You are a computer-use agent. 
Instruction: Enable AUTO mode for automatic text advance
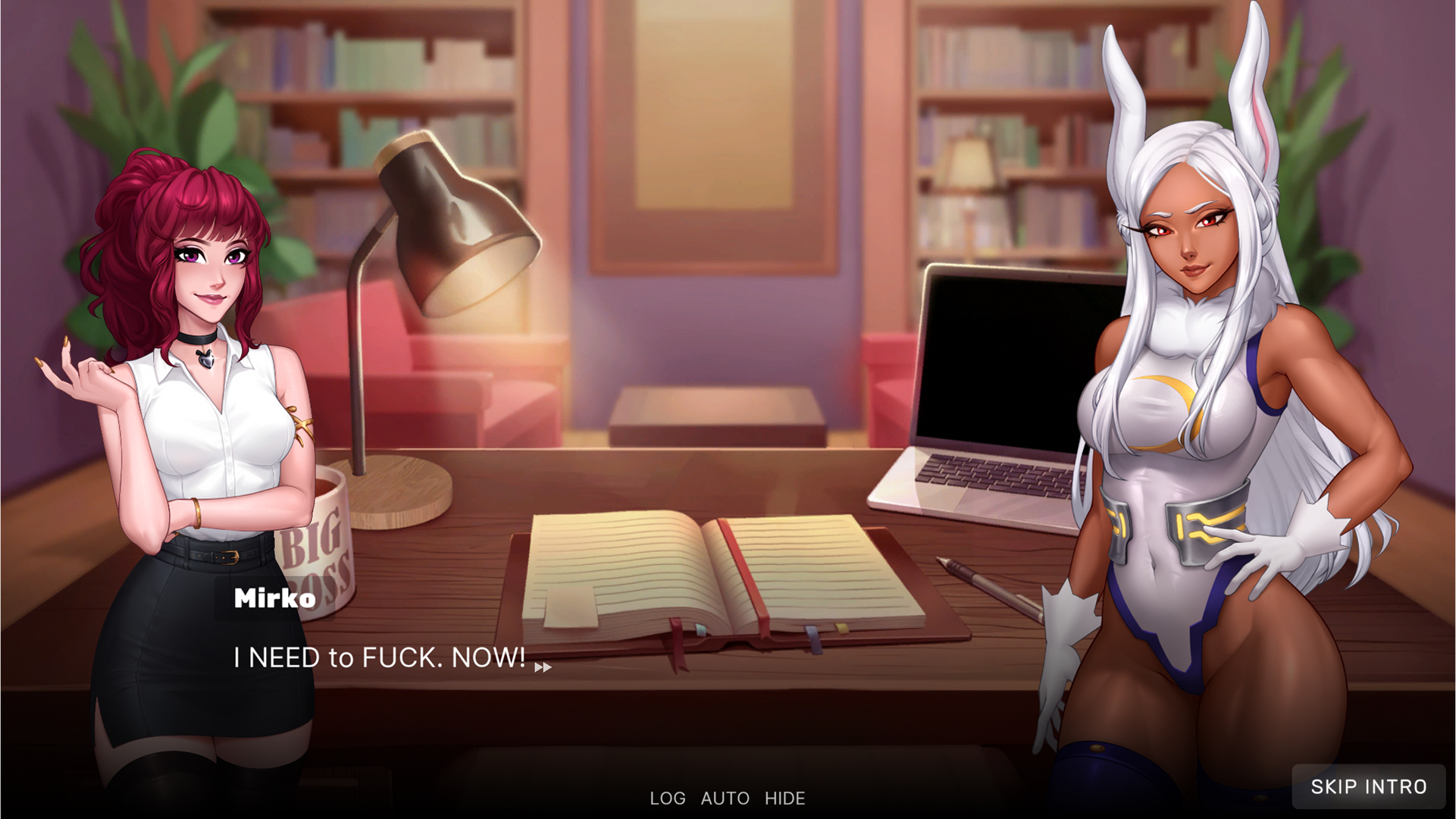pyautogui.click(x=726, y=798)
